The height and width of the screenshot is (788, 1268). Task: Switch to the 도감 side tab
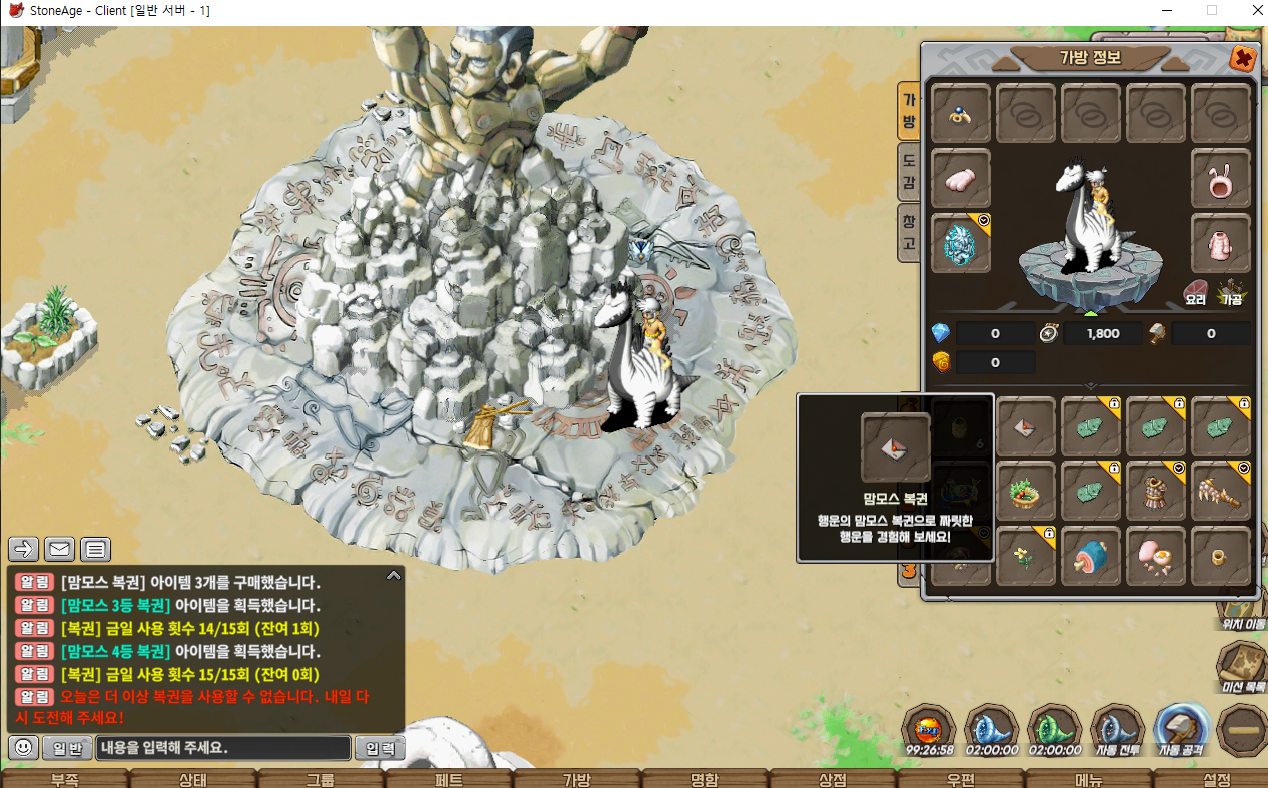(909, 171)
